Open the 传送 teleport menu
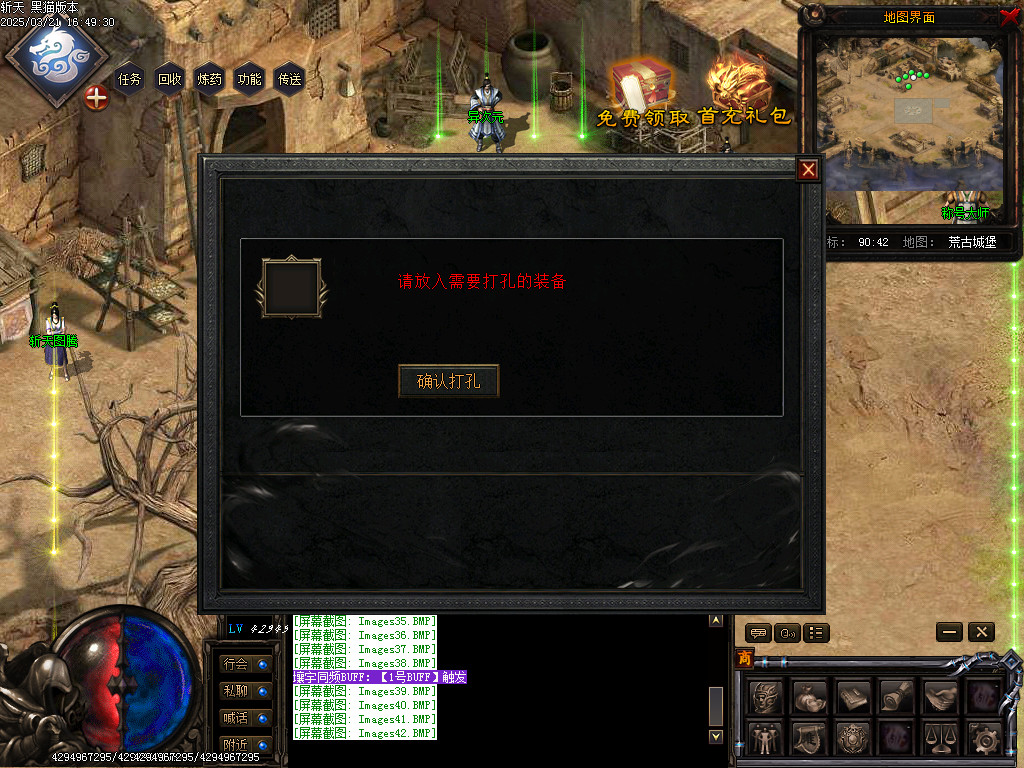Viewport: 1024px width, 768px height. [289, 79]
